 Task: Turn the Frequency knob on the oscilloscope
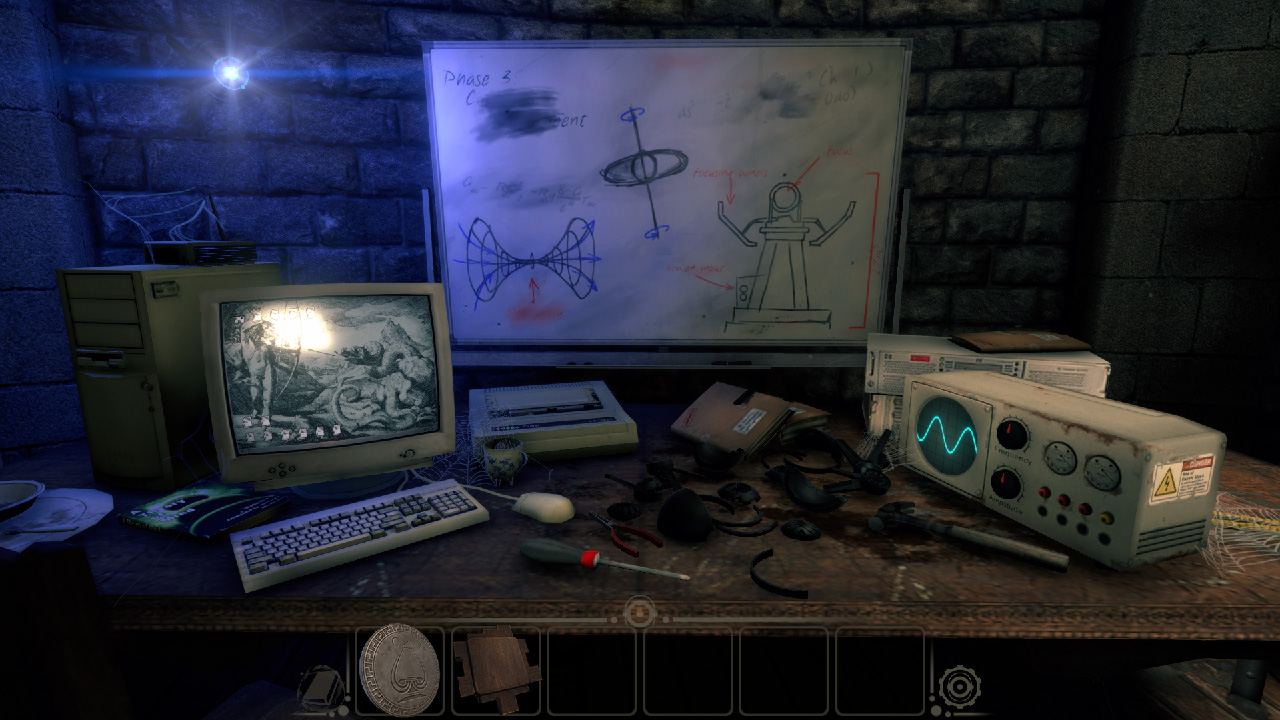1011,432
